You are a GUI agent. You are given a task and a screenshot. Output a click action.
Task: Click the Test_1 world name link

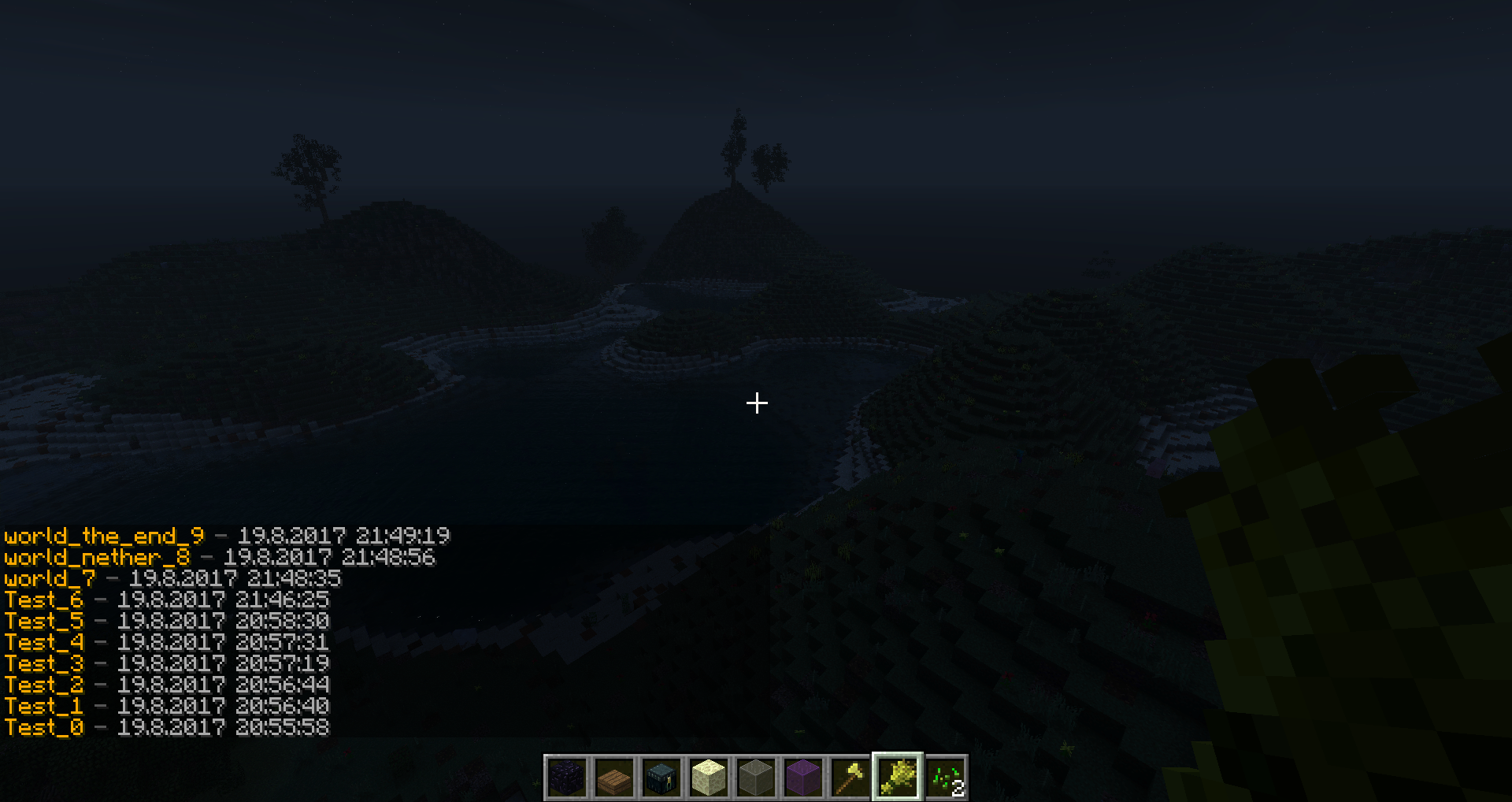click(44, 707)
